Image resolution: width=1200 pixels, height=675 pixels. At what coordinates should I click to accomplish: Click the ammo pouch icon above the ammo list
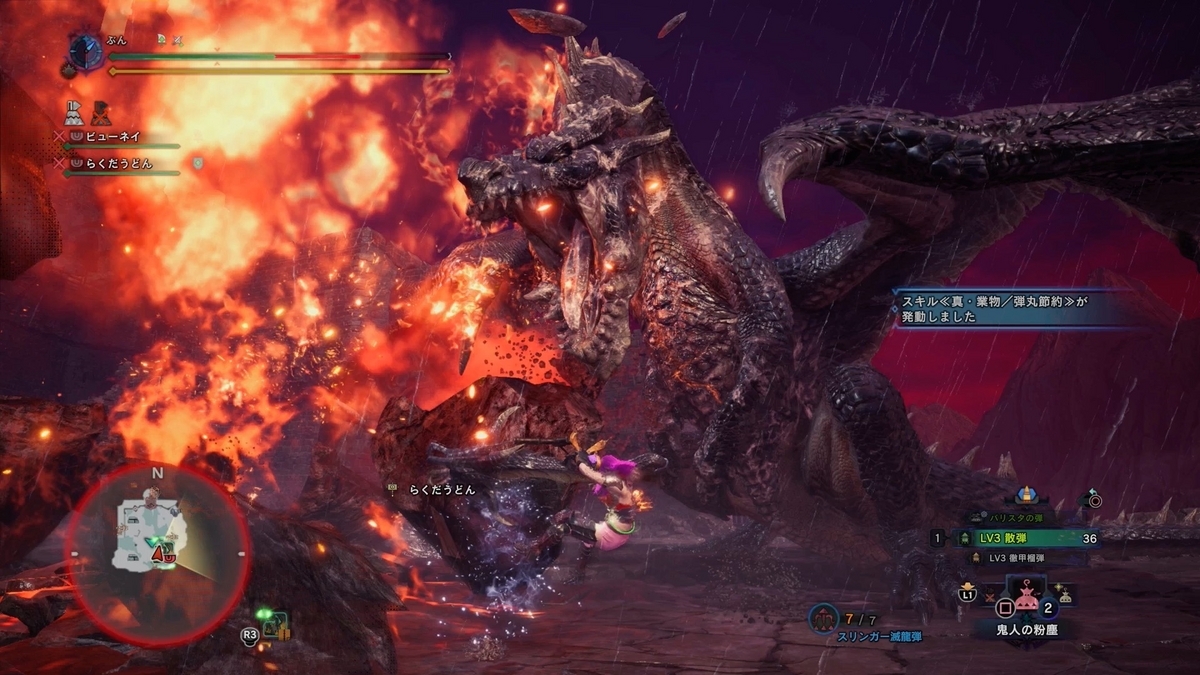1024,495
